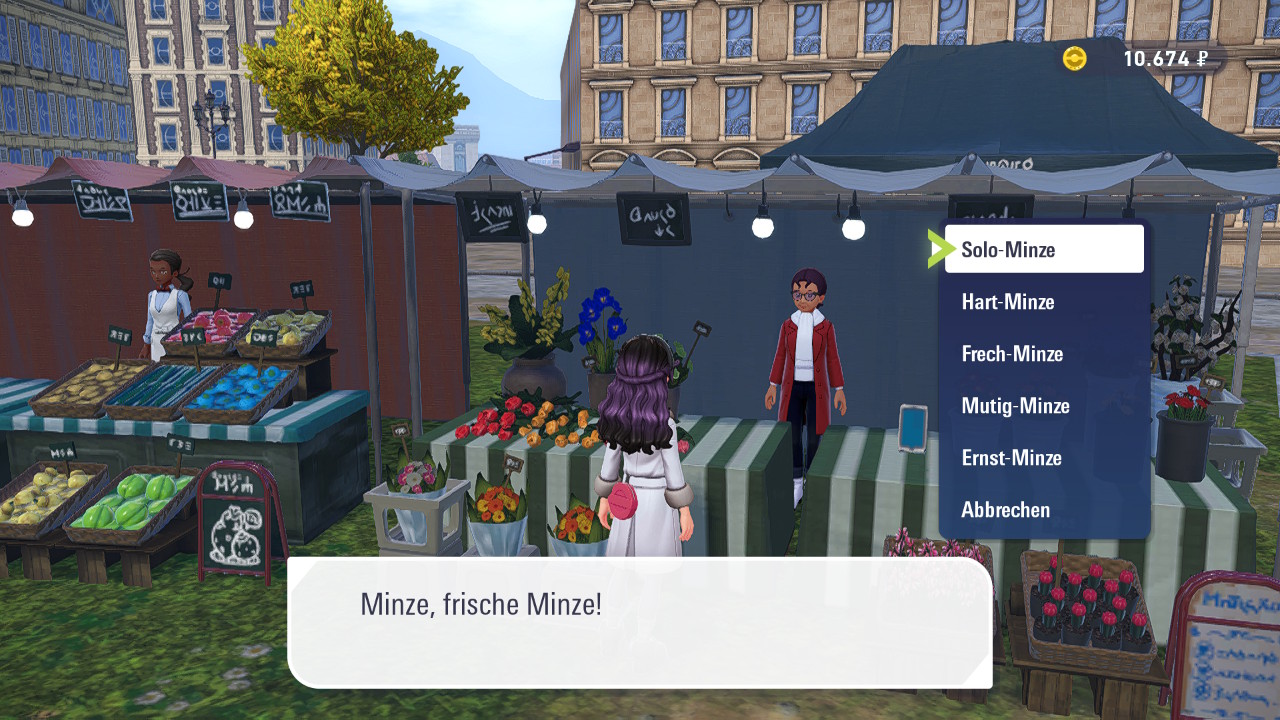
Task: Select Solo-Minze from the mint list
Action: pos(1043,249)
